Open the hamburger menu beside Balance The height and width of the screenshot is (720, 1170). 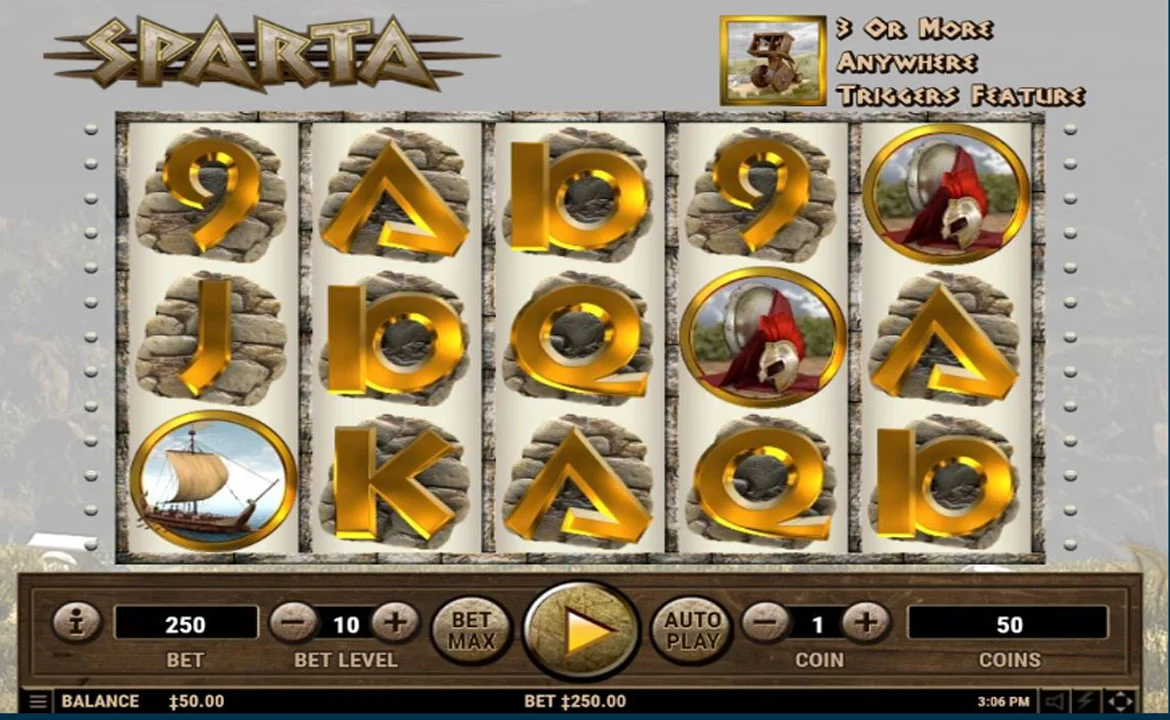[37, 702]
